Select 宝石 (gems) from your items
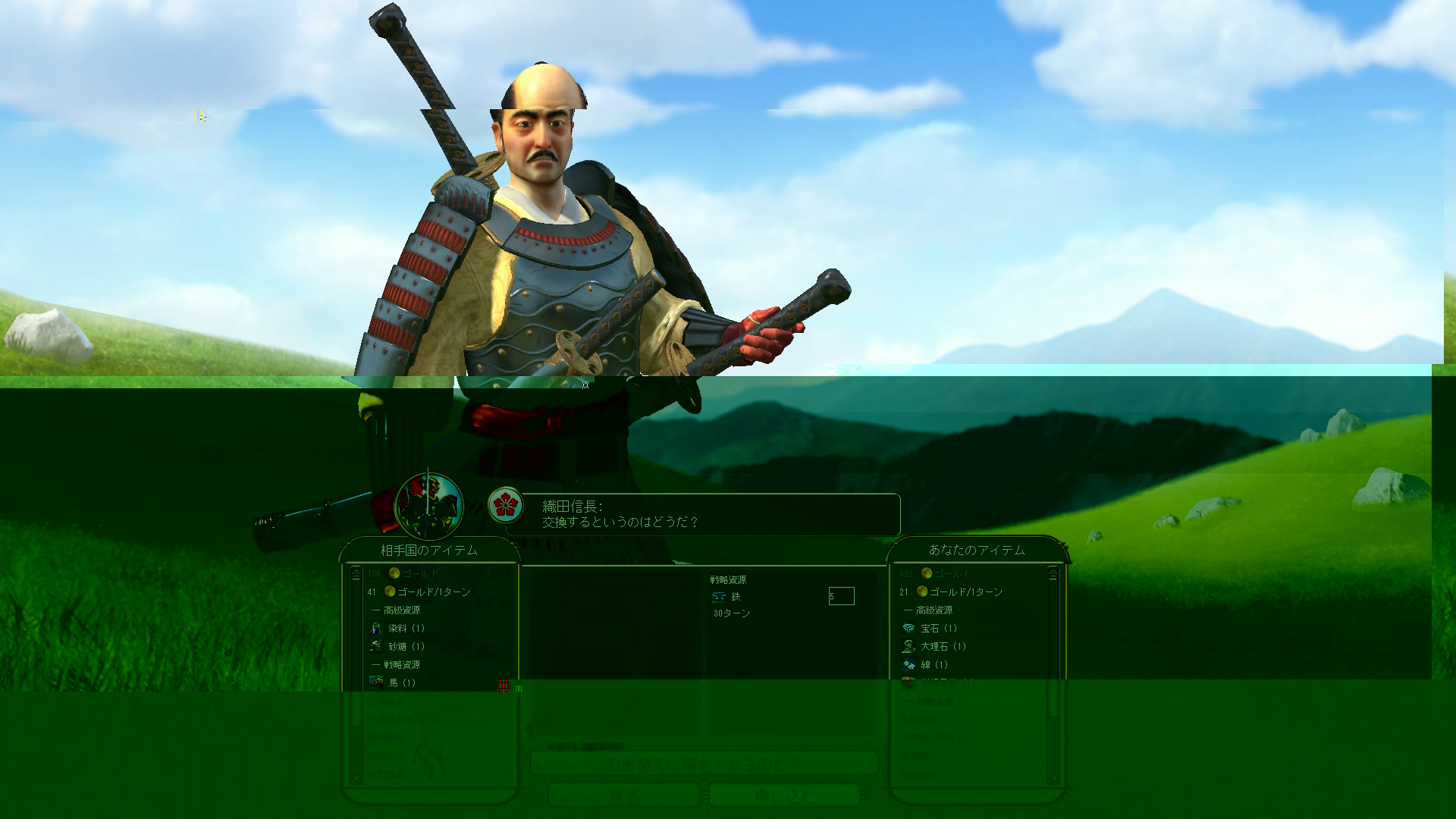 [x=938, y=629]
